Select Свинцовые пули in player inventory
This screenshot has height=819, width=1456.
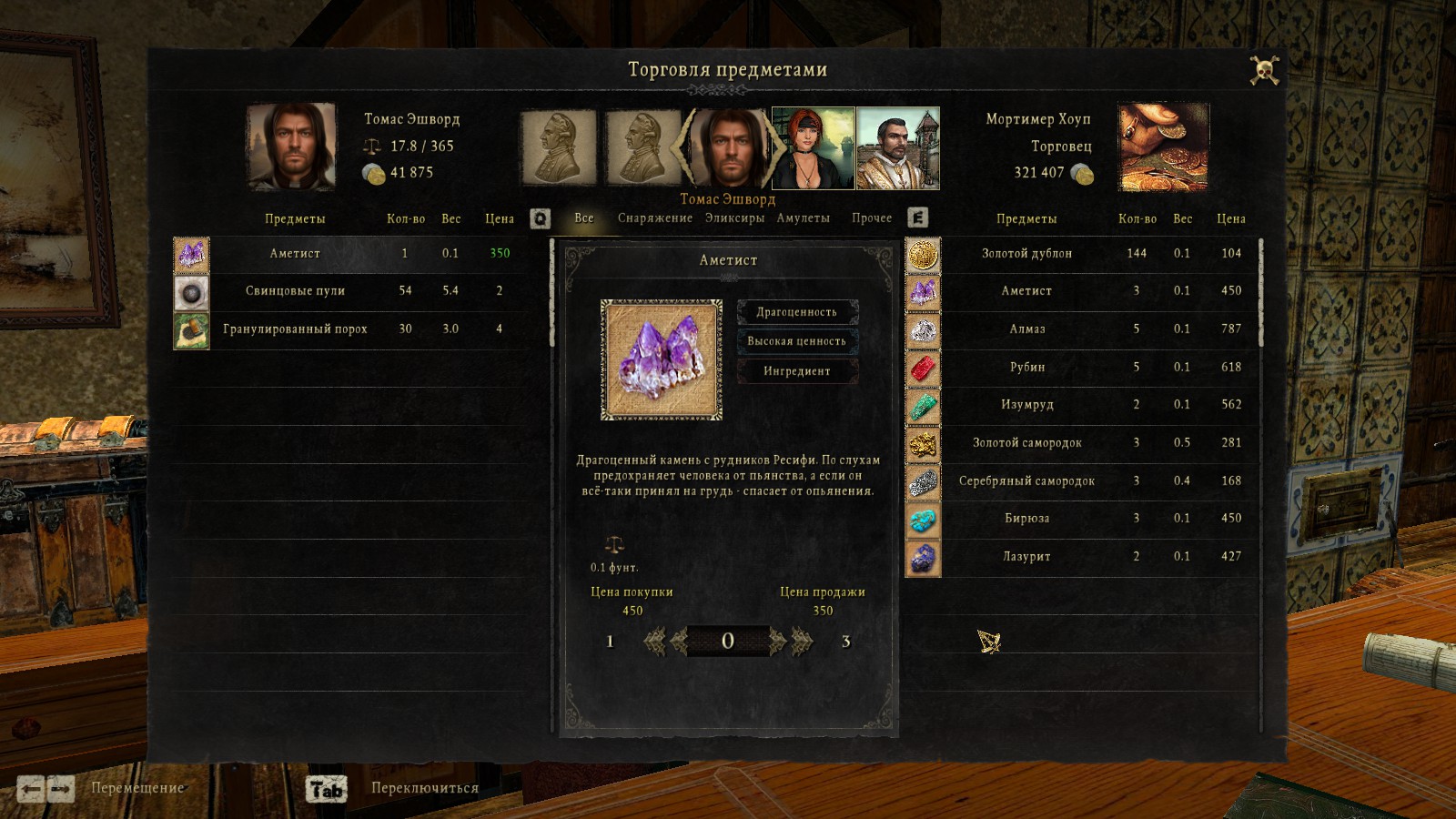[295, 291]
